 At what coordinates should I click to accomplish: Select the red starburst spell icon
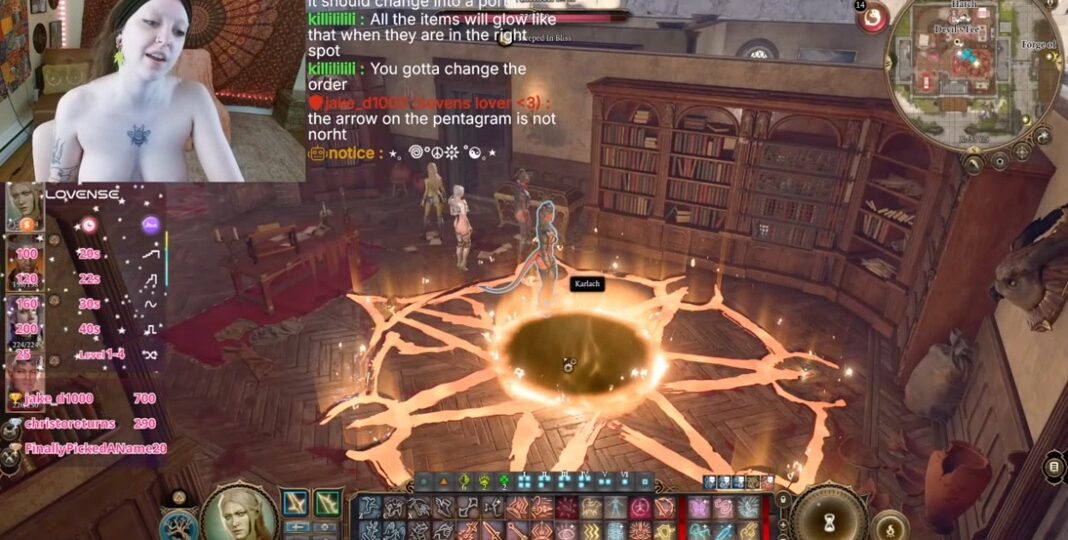click(x=567, y=507)
